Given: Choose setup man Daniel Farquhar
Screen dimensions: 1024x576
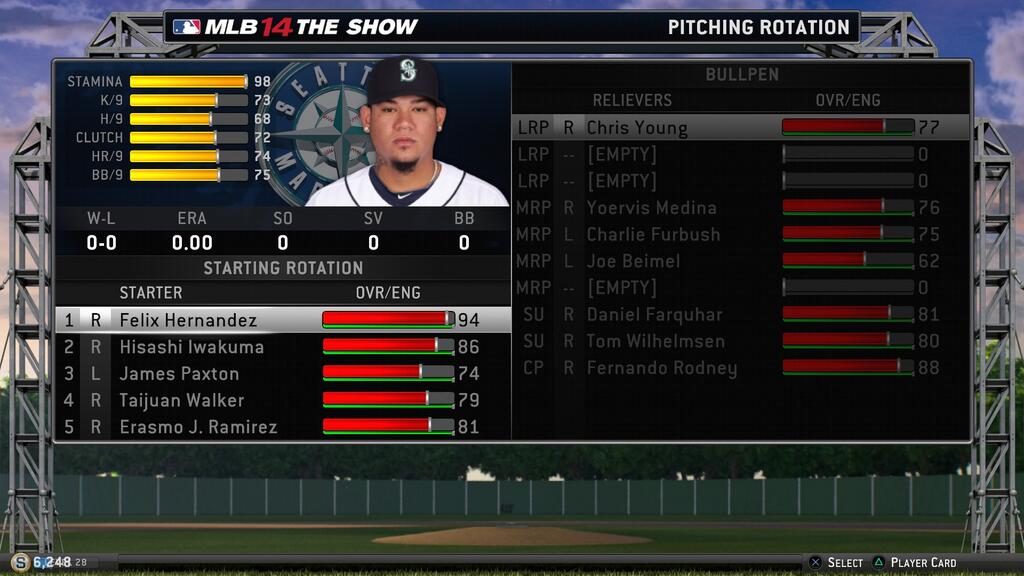Looking at the screenshot, I should 654,314.
